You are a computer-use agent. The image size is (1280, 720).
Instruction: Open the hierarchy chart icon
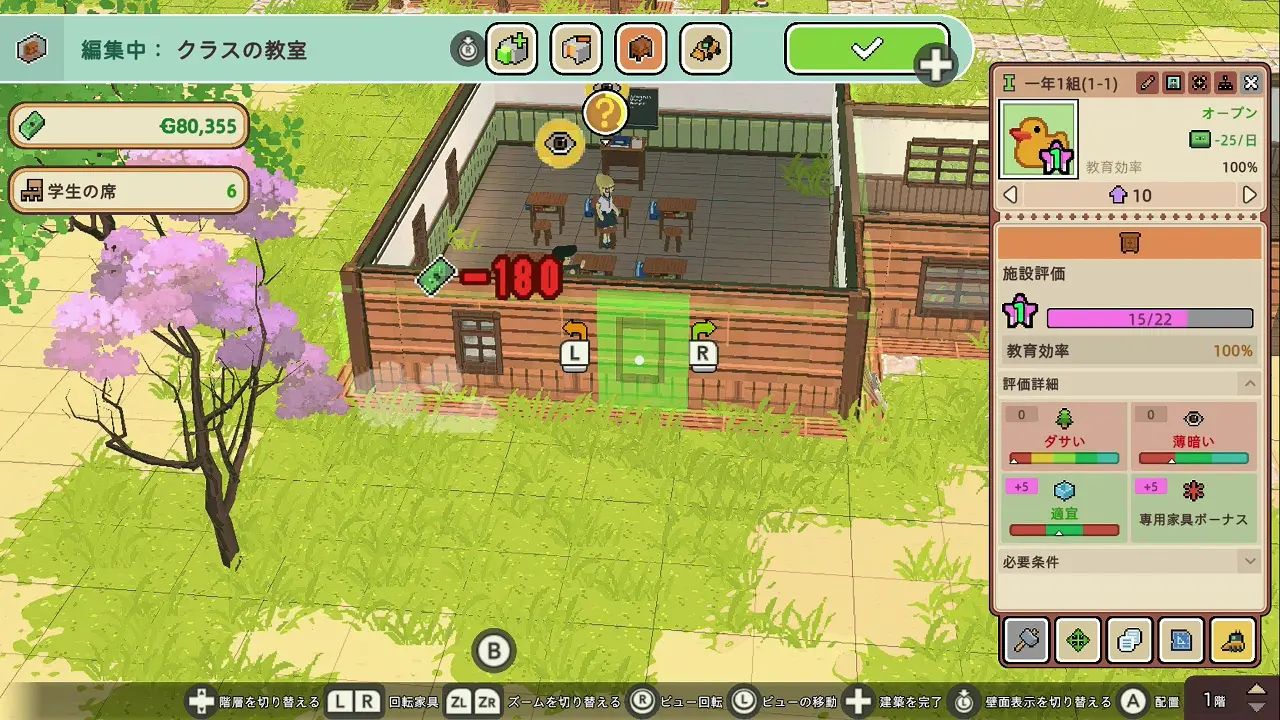pyautogui.click(x=1225, y=83)
